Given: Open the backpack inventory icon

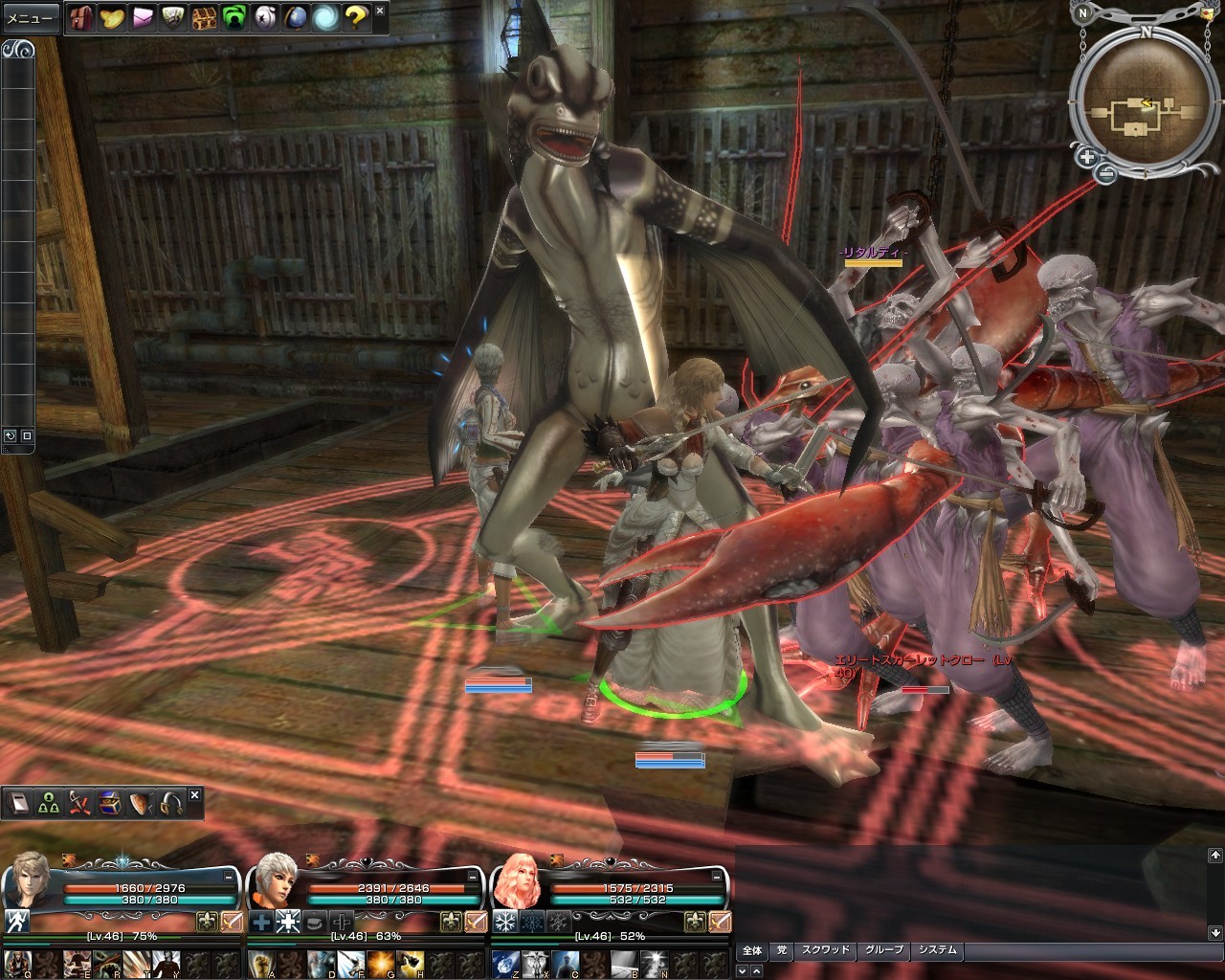Looking at the screenshot, I should pyautogui.click(x=81, y=17).
